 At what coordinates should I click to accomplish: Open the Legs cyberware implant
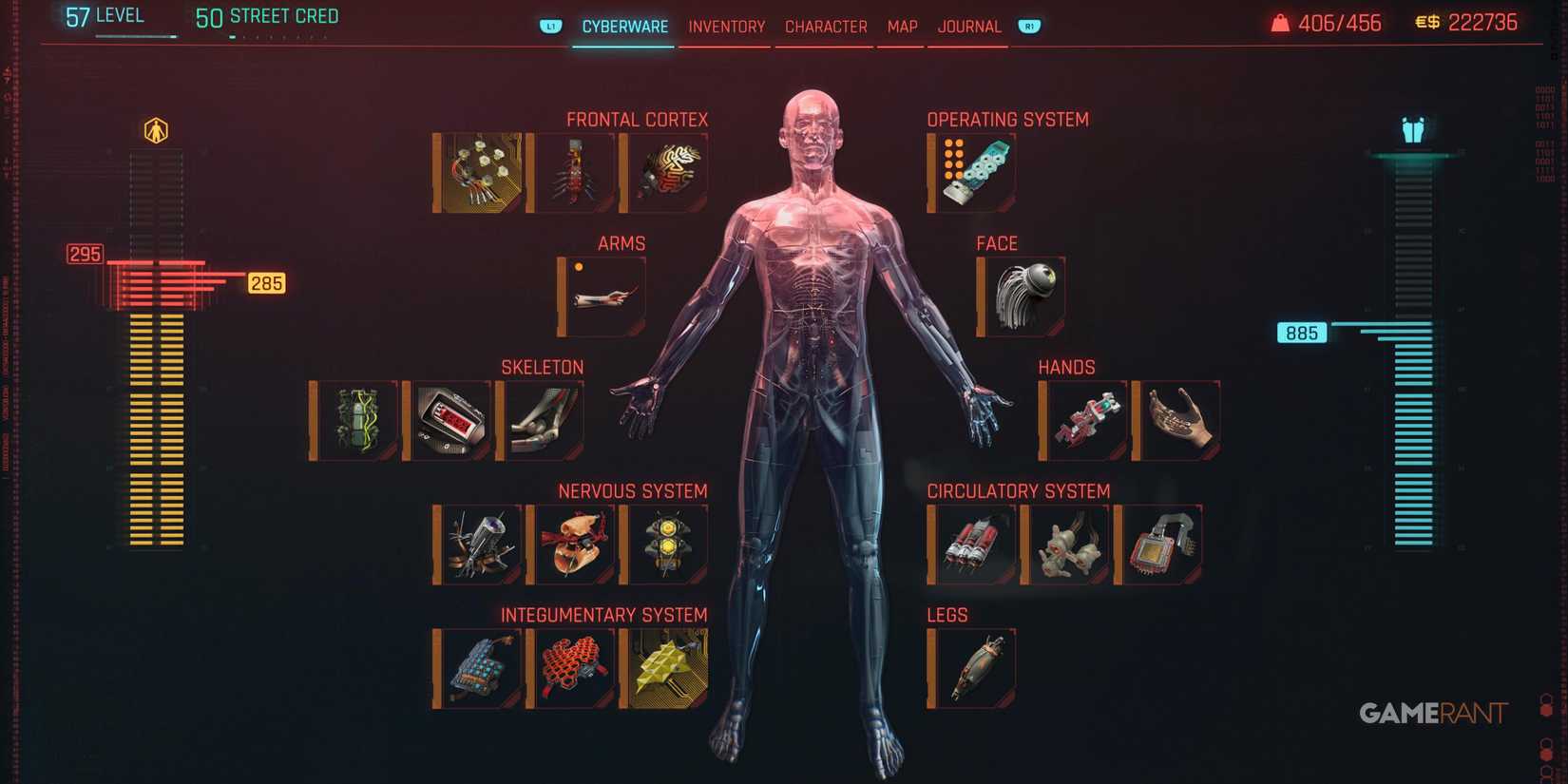pos(971,666)
